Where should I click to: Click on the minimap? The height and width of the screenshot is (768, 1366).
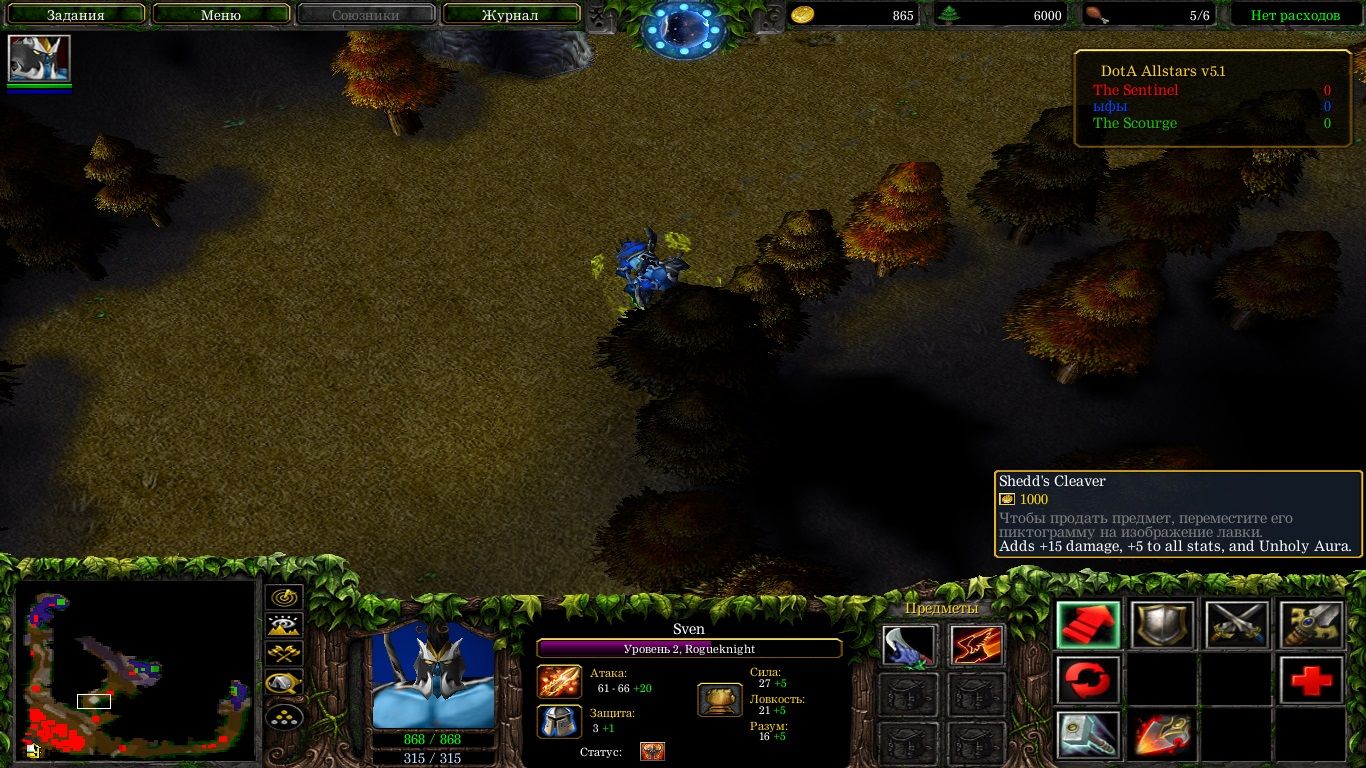[135, 668]
